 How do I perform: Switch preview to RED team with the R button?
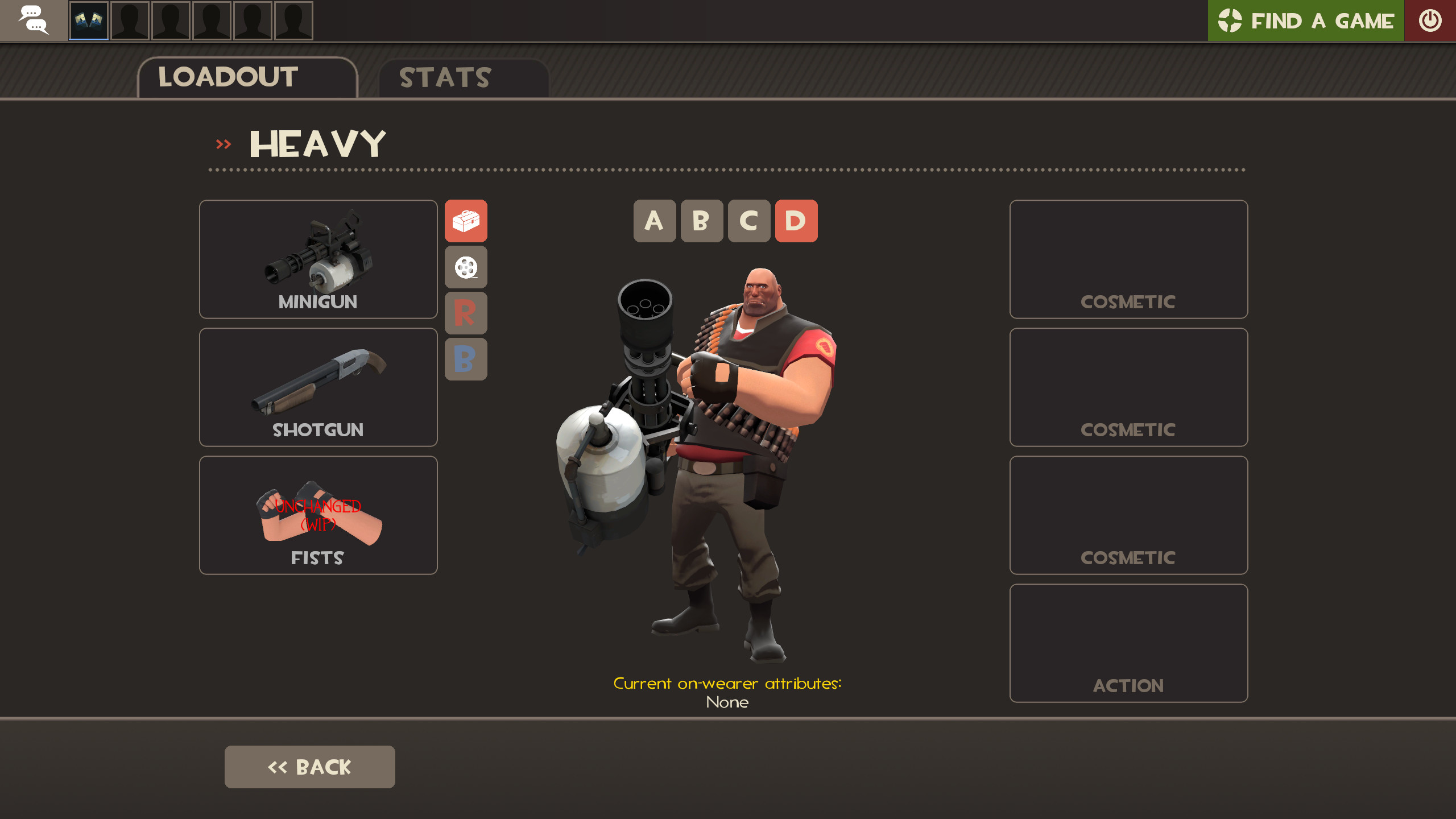coord(466,314)
